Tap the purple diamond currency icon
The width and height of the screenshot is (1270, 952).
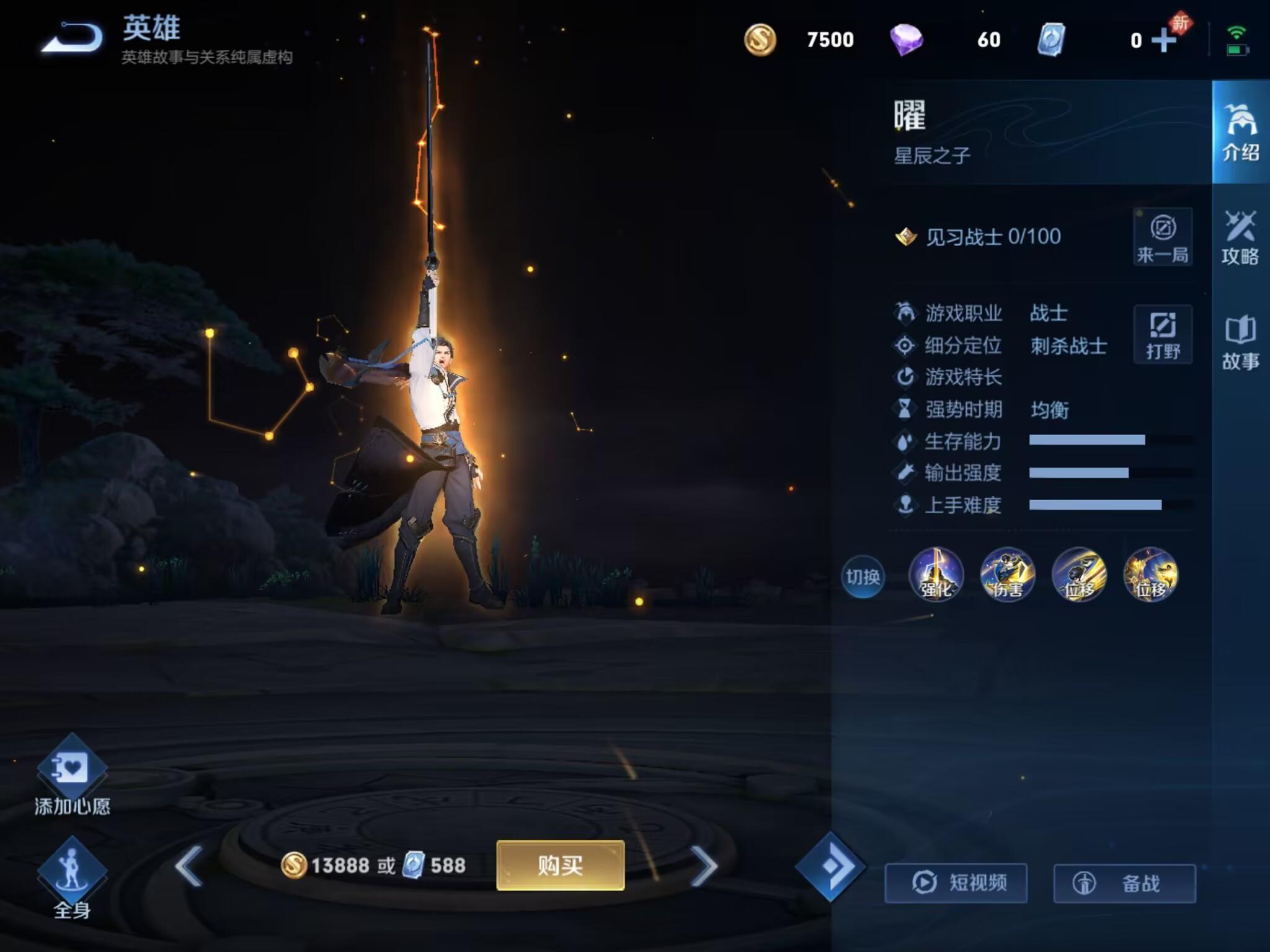(x=906, y=40)
